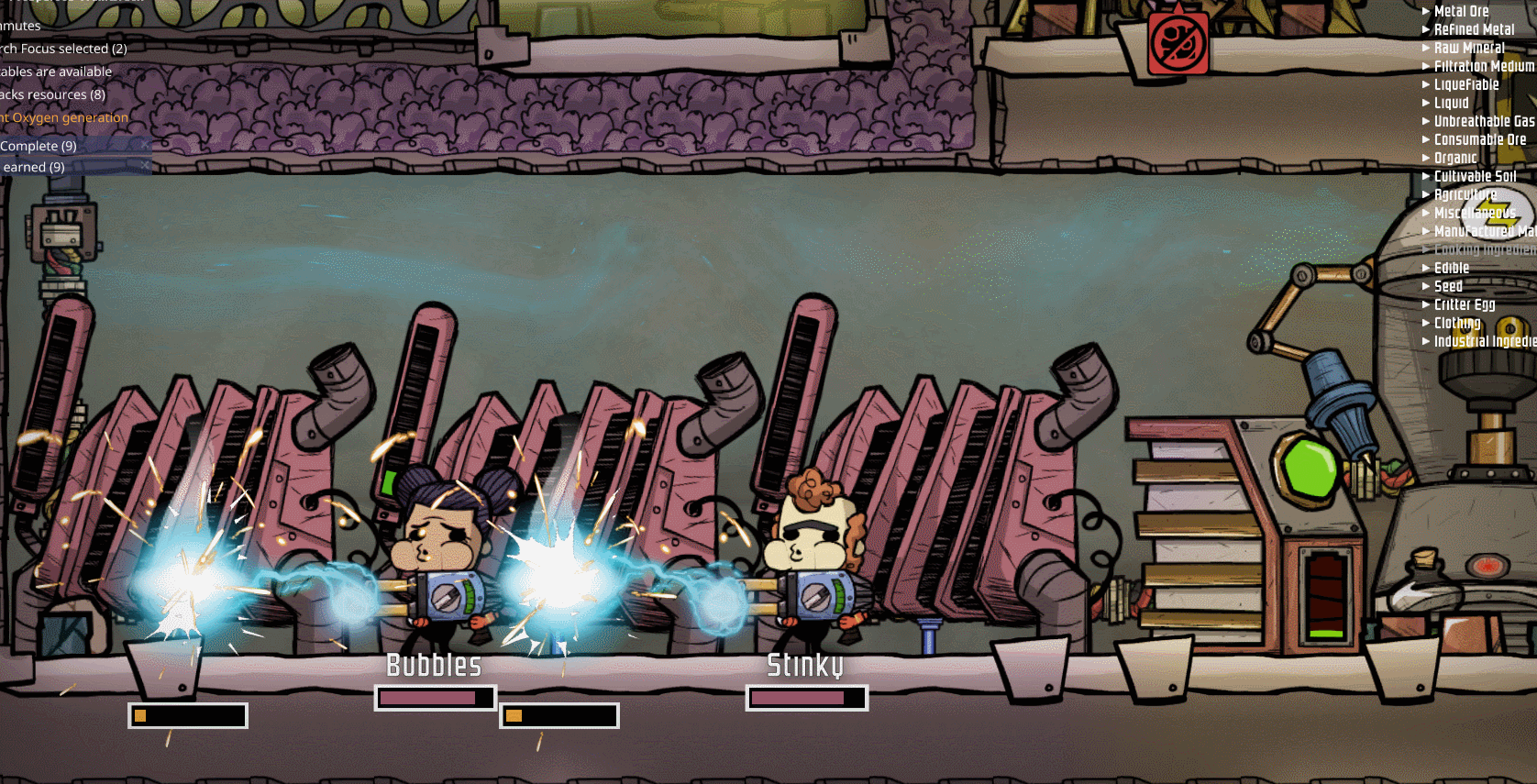Expand the Liquid category

pyautogui.click(x=1451, y=103)
